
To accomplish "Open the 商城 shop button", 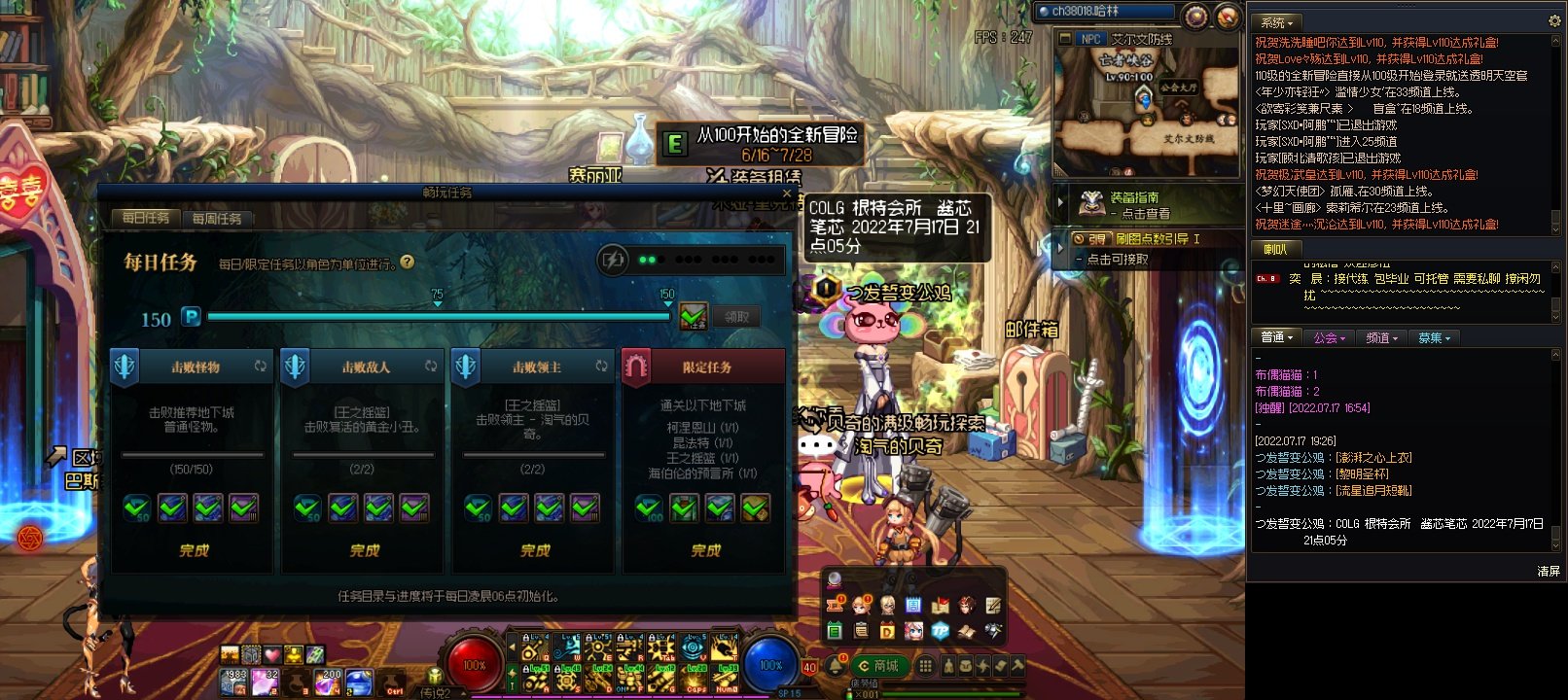I will point(878,666).
